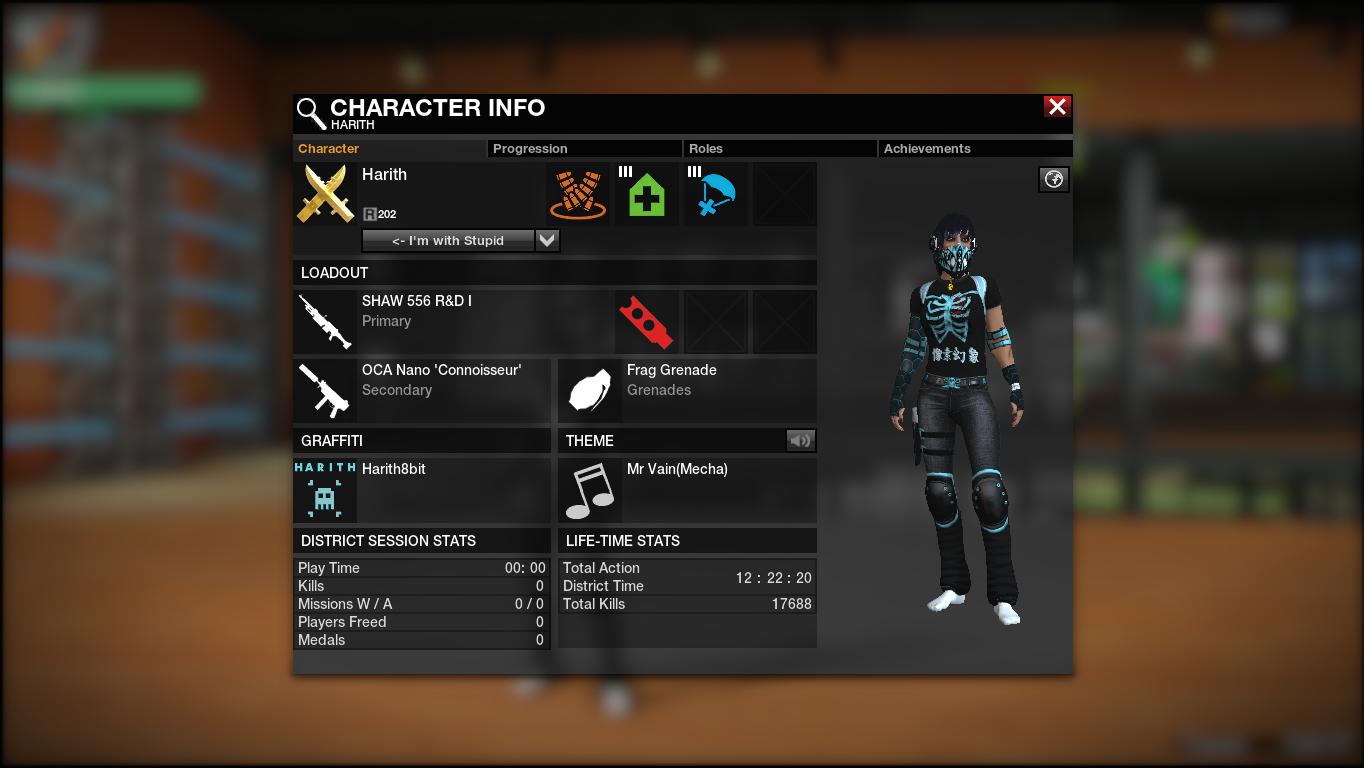
Task: Click the globe button above the character model
Action: click(1053, 179)
